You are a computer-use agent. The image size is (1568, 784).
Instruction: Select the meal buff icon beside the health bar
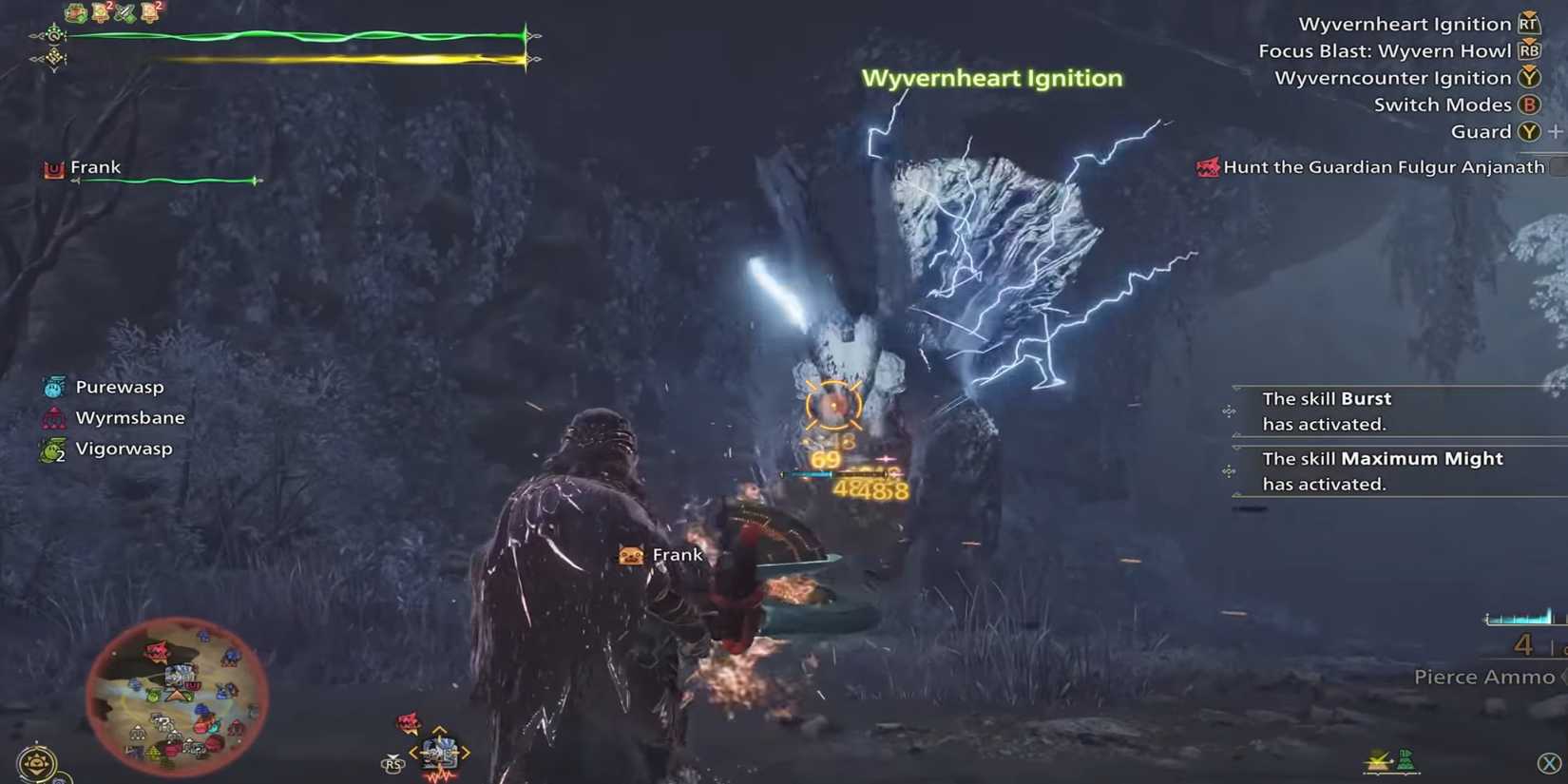[x=74, y=12]
